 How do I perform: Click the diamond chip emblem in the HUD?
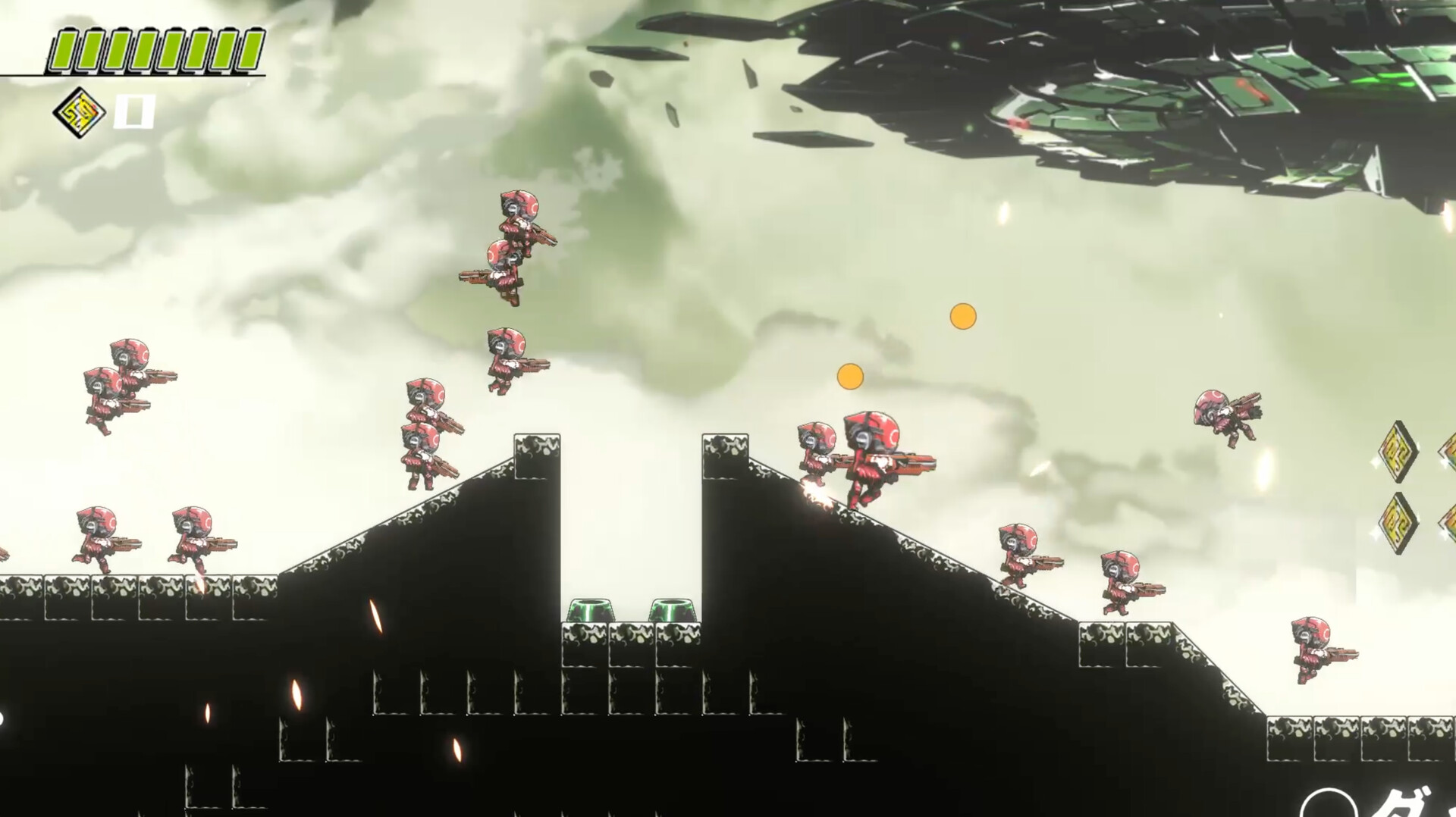tap(77, 110)
